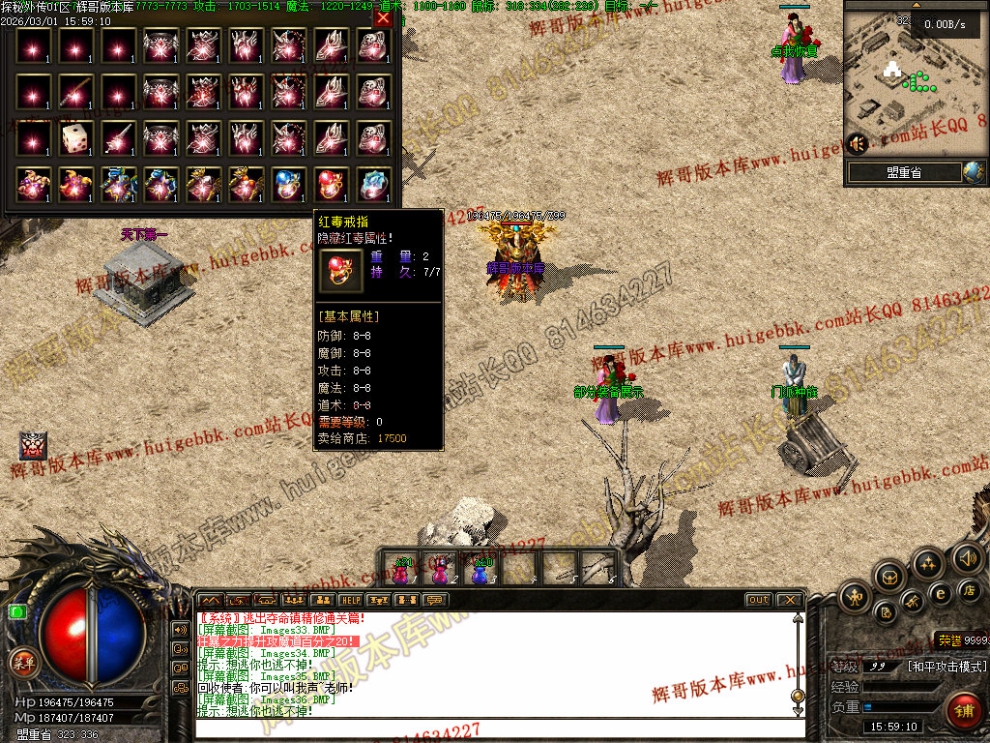
Task: Close the chat panel with X
Action: (790, 600)
